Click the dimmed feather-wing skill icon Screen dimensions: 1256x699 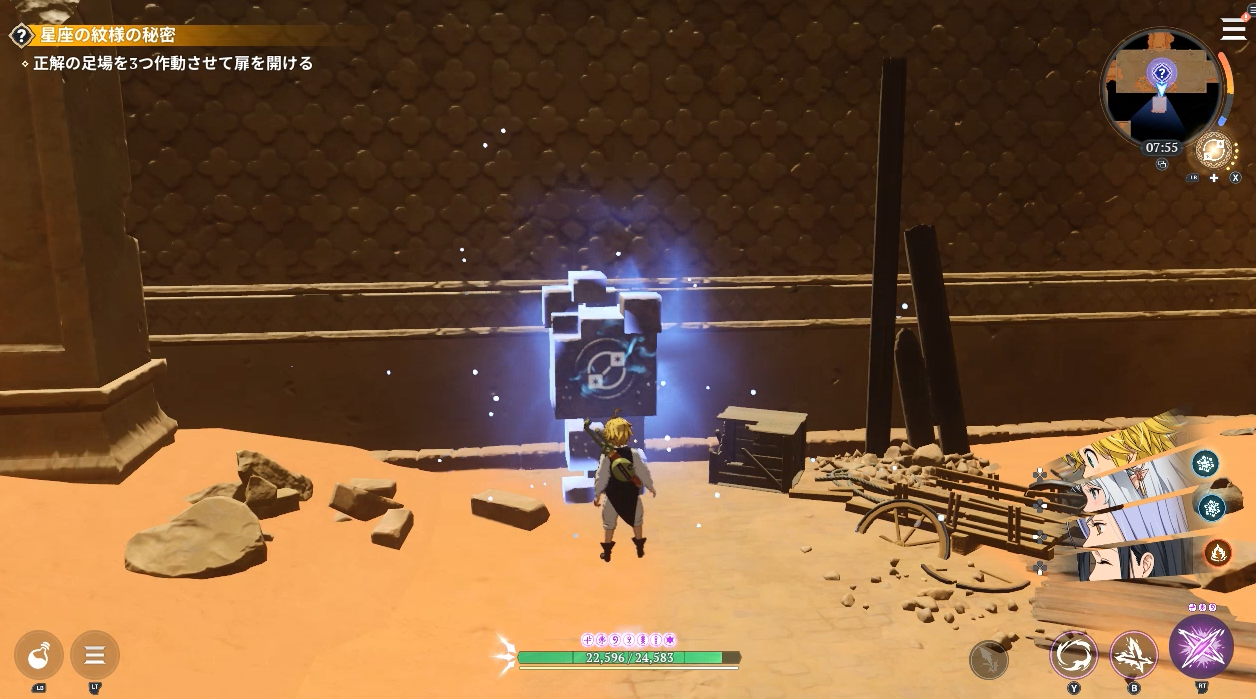(x=989, y=659)
